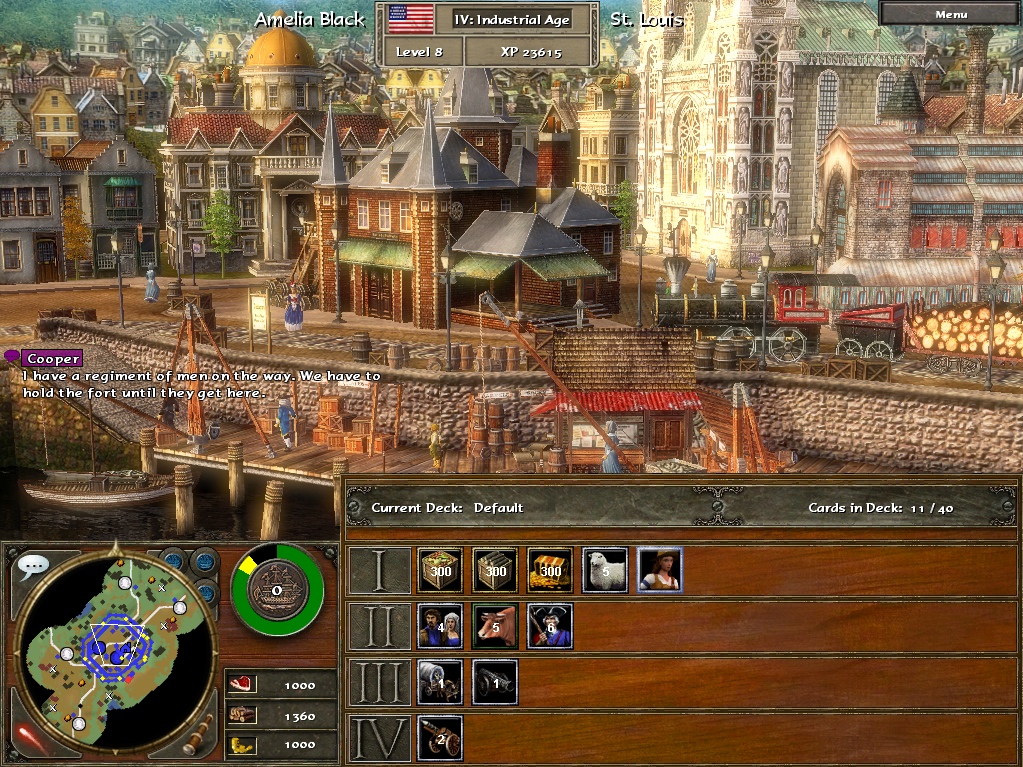Select the 300 food crate card
1023x767 pixels.
coord(440,570)
